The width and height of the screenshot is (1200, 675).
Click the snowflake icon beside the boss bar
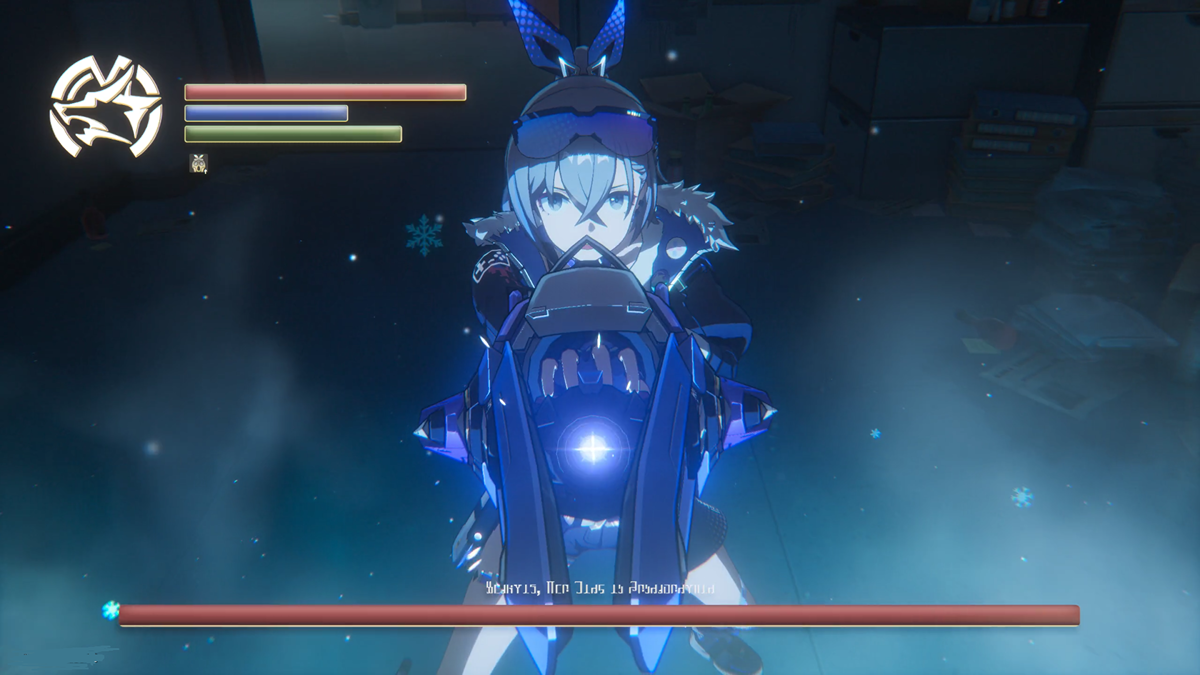click(x=110, y=610)
